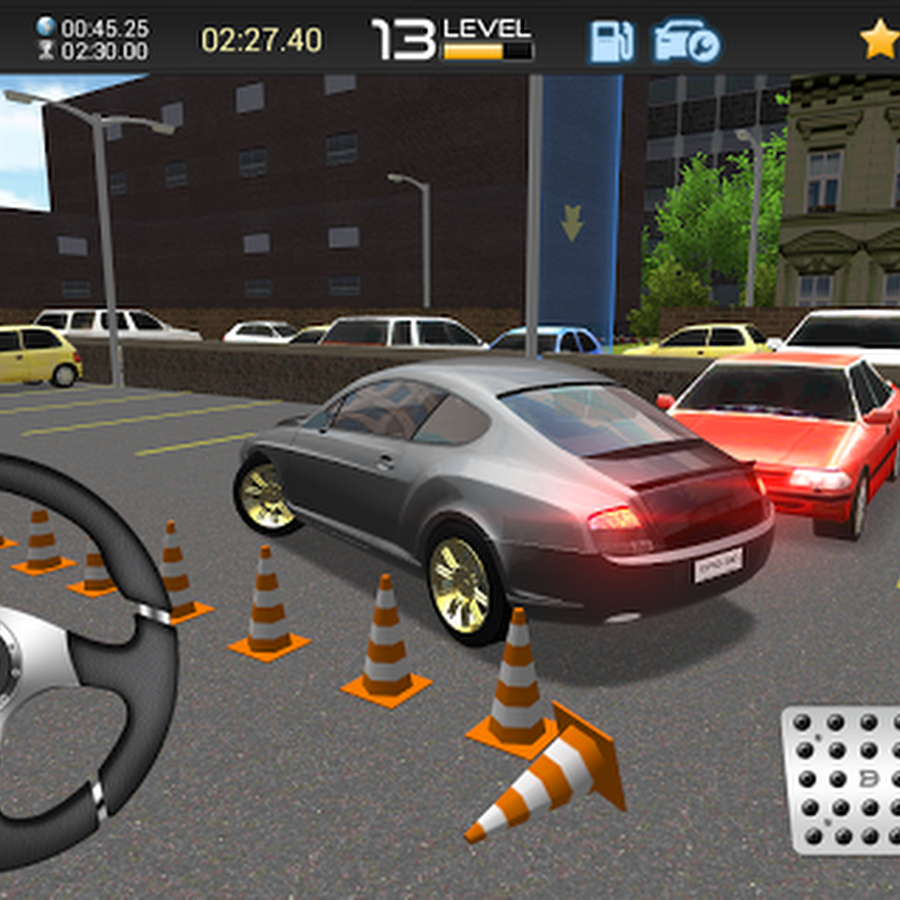Open the car repair wrench icon
This screenshot has width=900, height=900.
pos(686,42)
